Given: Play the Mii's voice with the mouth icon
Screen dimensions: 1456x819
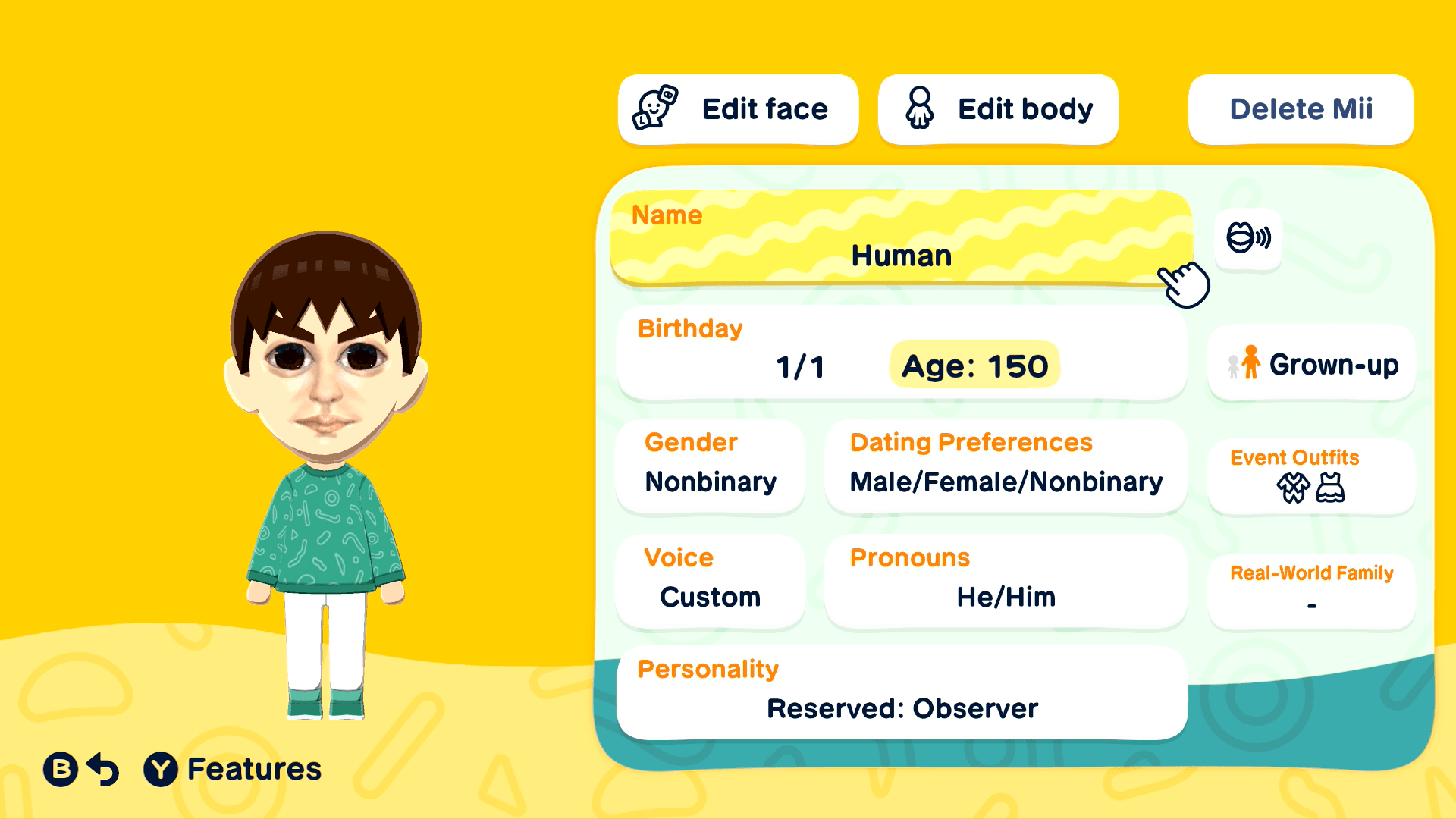Looking at the screenshot, I should tap(1247, 237).
